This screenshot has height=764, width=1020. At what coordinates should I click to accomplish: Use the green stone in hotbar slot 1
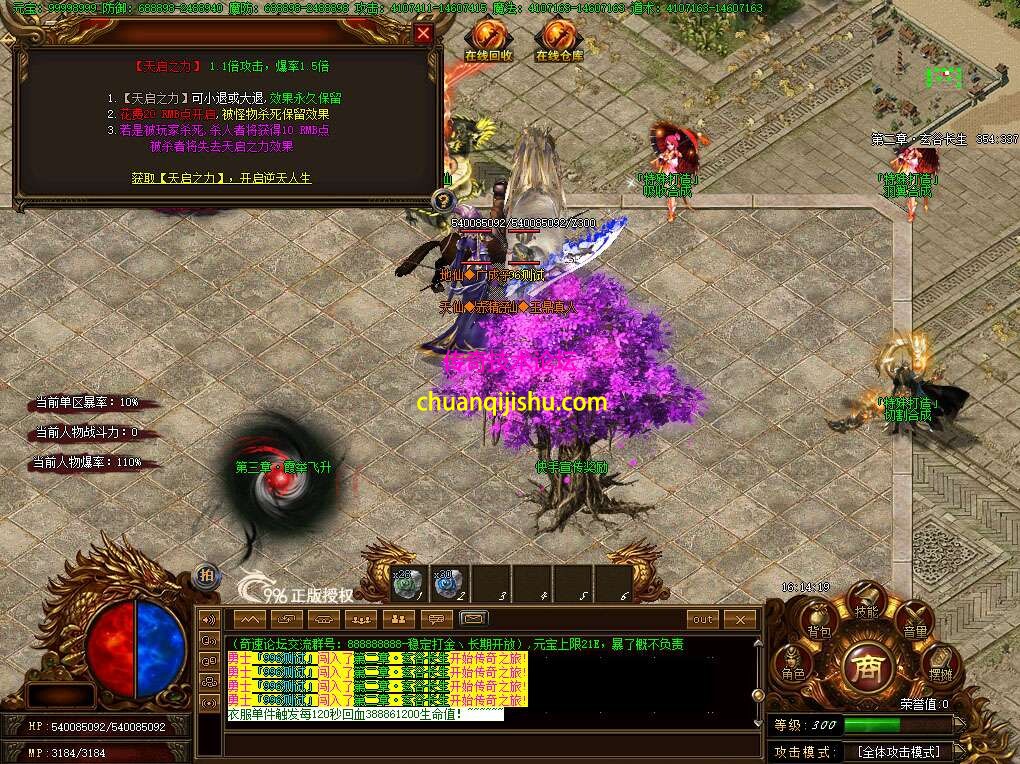[x=407, y=584]
